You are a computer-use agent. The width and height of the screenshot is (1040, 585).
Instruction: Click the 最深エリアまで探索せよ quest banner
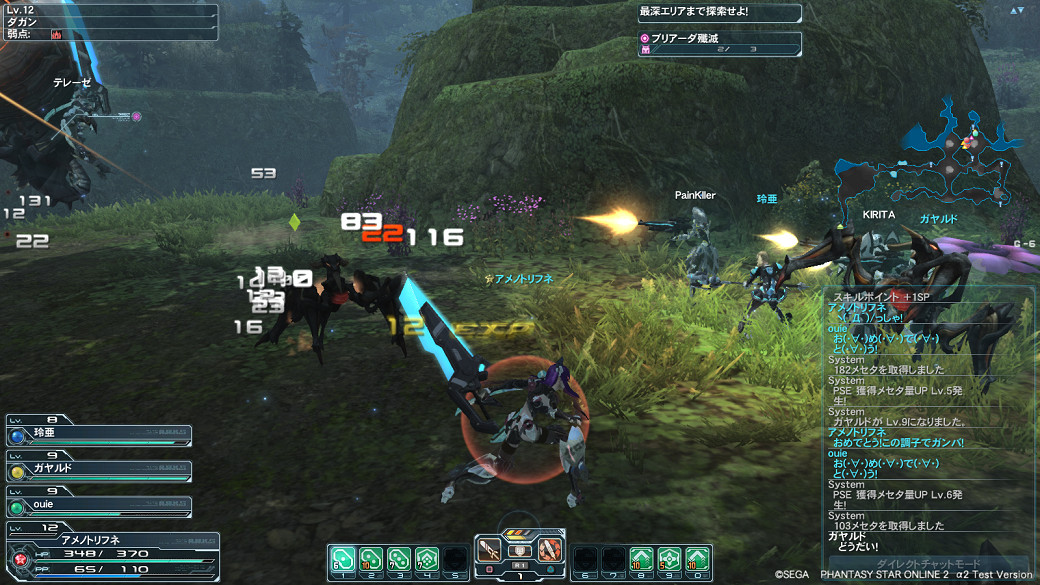pos(720,13)
